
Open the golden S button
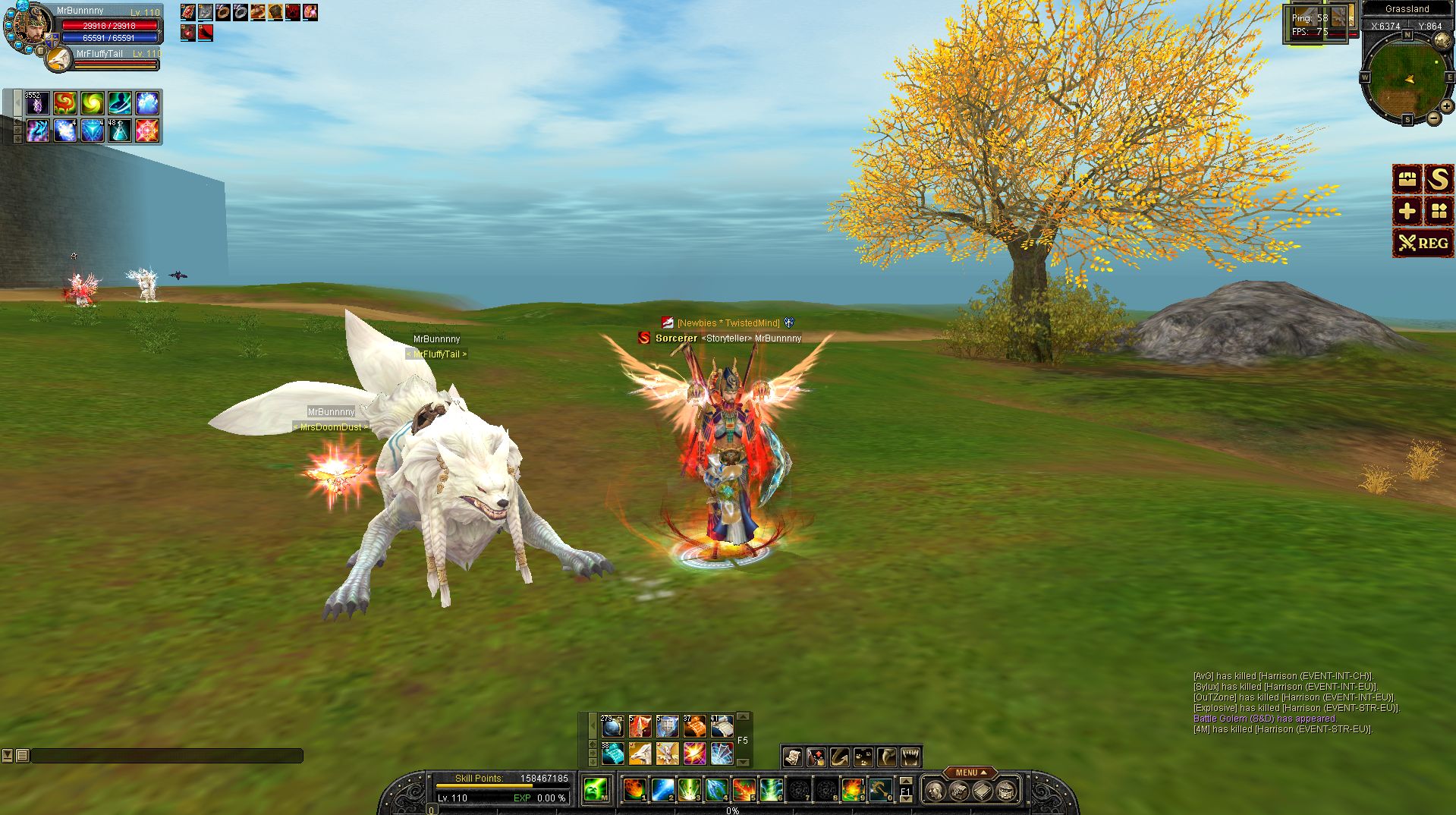(1438, 179)
